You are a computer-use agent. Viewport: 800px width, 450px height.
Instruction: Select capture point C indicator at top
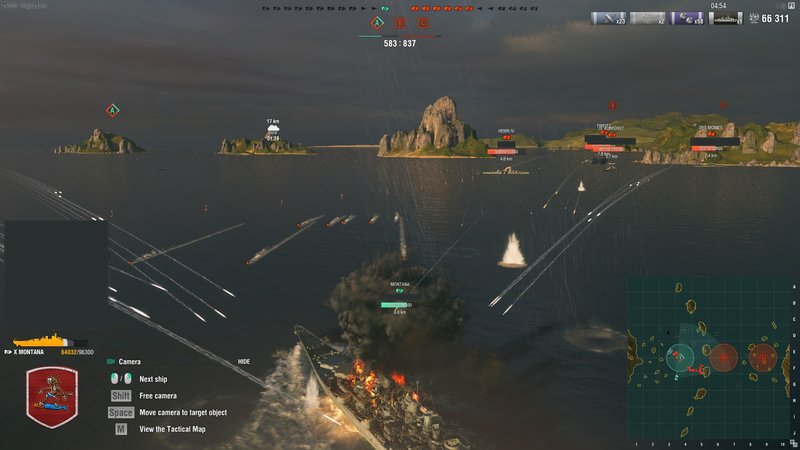(423, 22)
